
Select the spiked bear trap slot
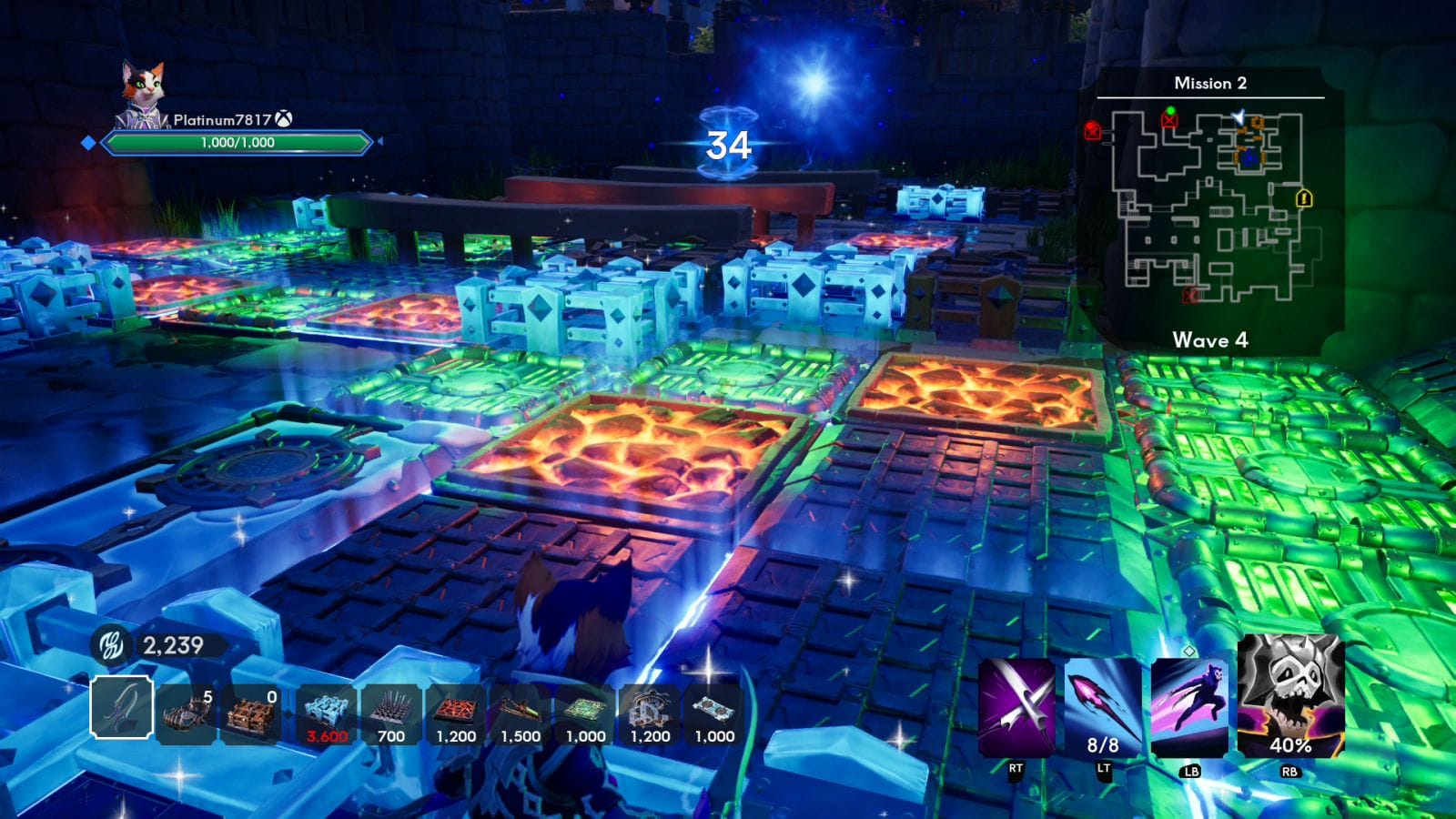pos(187,714)
